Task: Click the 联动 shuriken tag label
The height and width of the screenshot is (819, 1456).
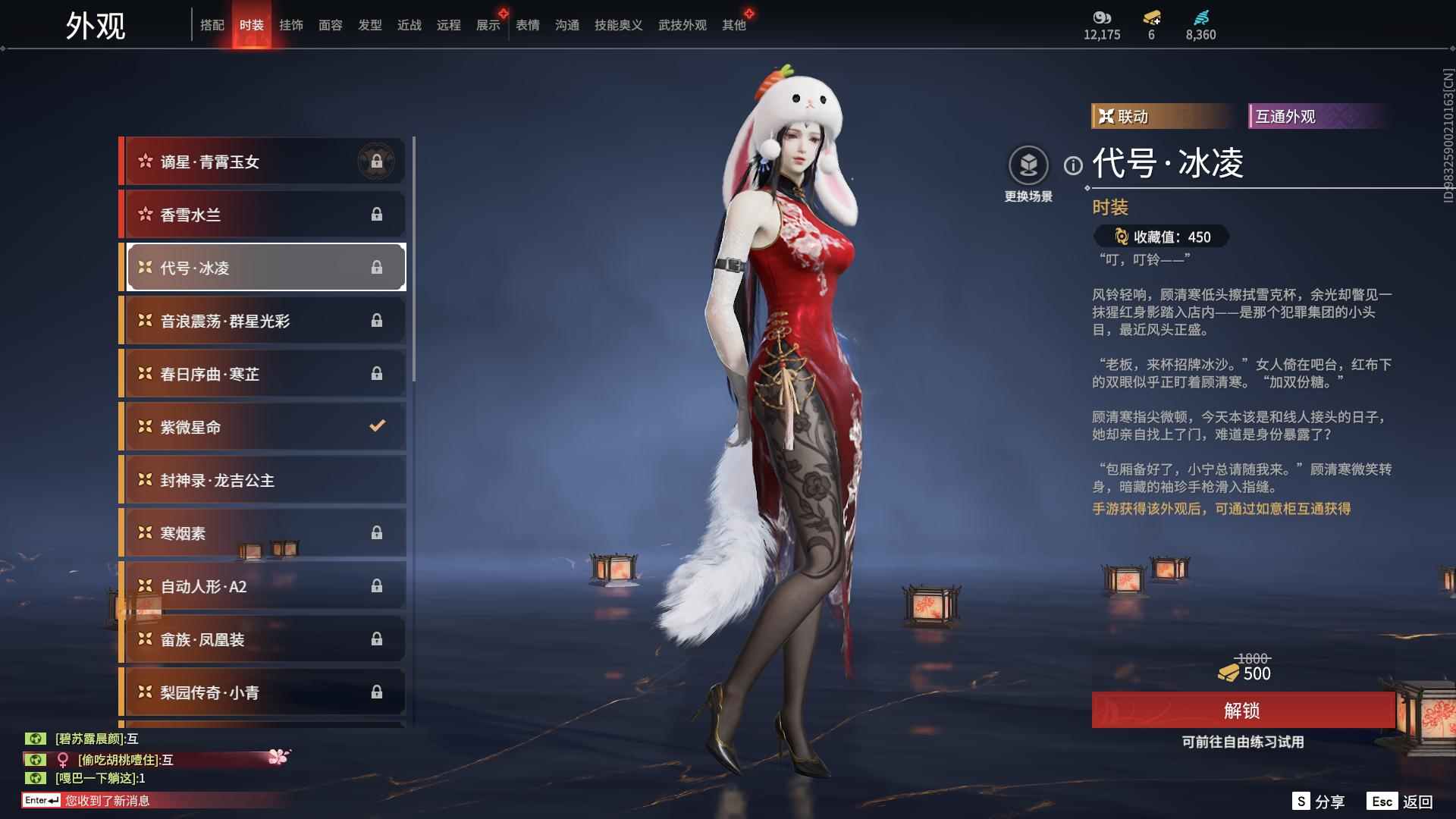Action: (x=1122, y=117)
